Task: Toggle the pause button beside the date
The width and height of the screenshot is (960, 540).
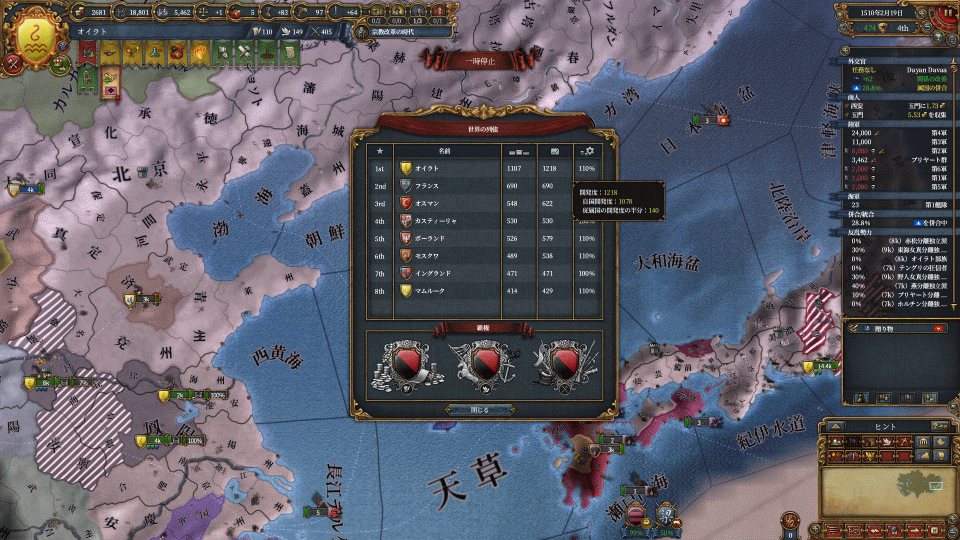Action: pyautogui.click(x=946, y=13)
